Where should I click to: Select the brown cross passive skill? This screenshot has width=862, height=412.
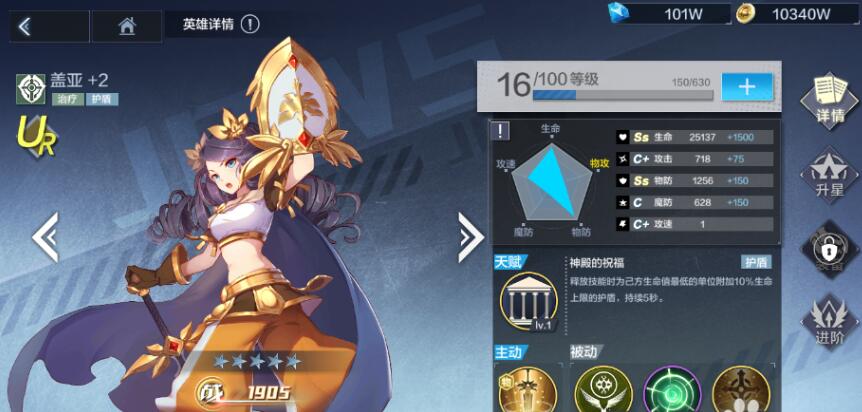click(741, 390)
